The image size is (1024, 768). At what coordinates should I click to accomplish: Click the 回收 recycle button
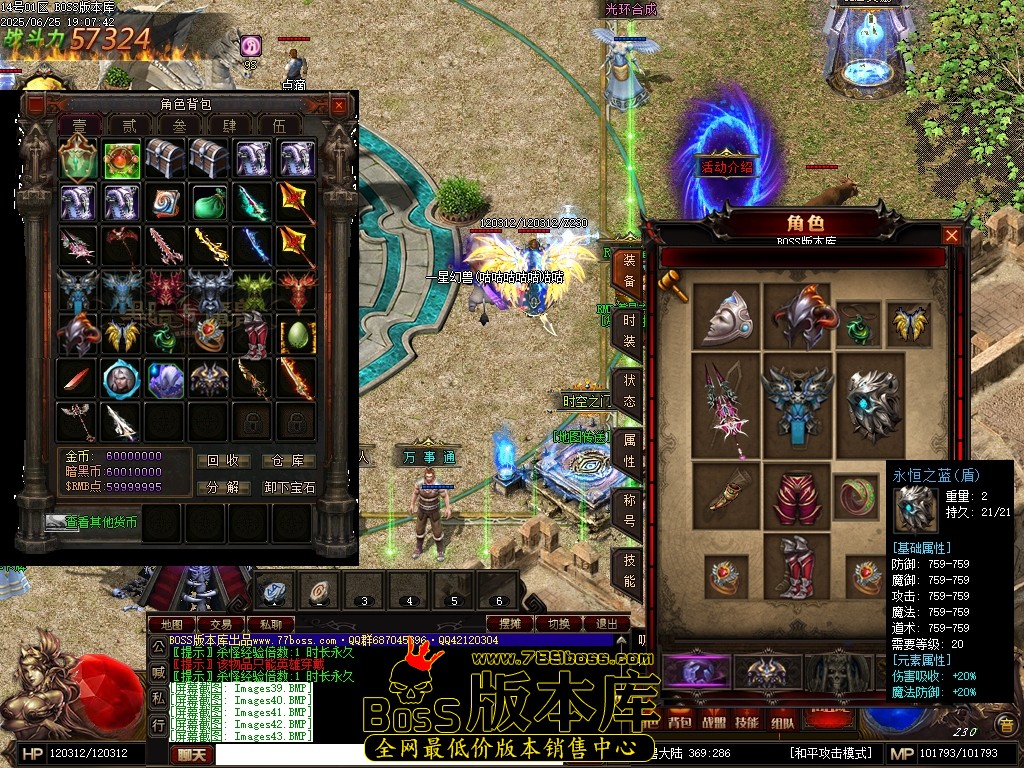[223, 461]
